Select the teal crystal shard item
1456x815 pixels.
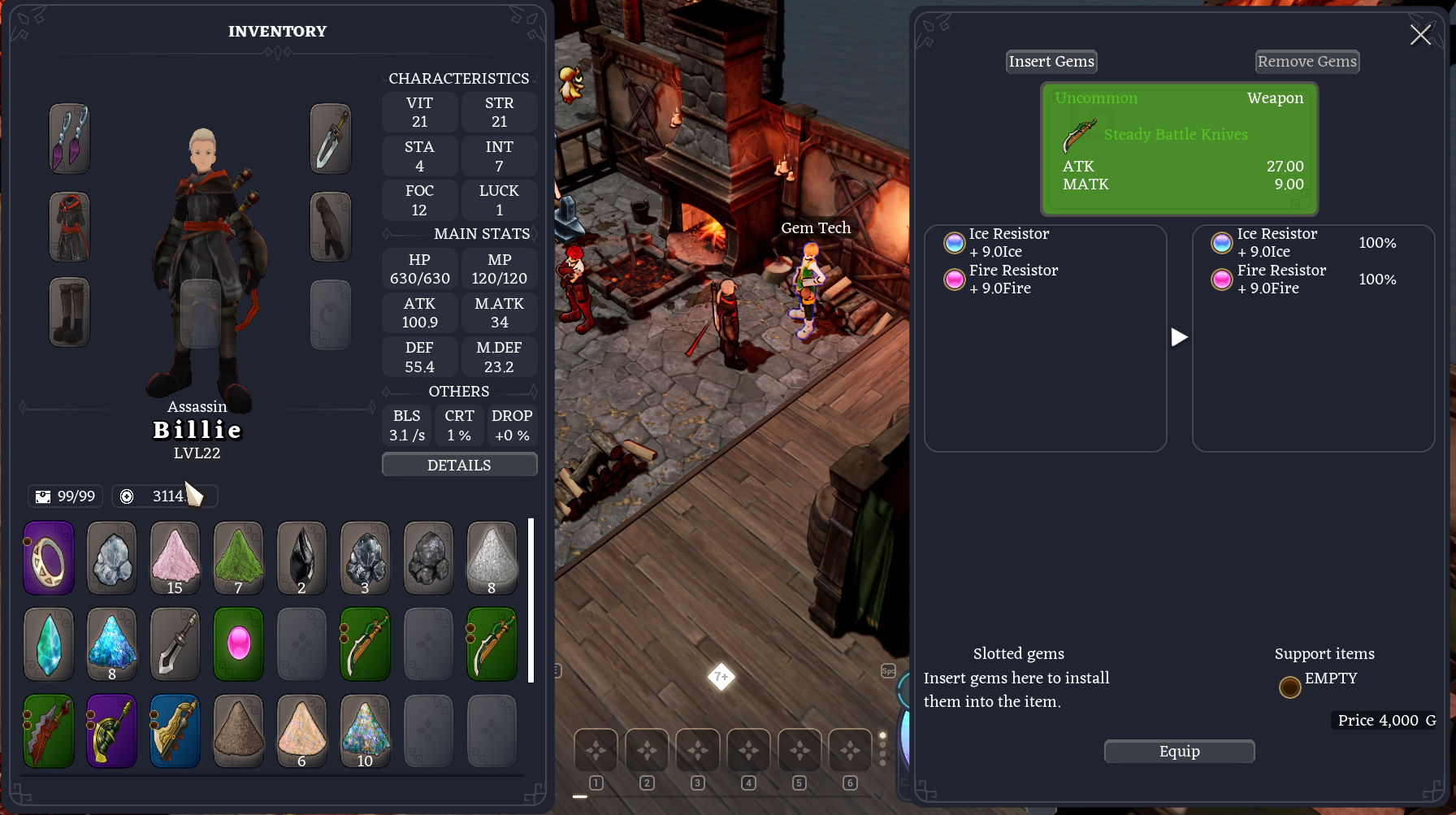click(x=49, y=644)
